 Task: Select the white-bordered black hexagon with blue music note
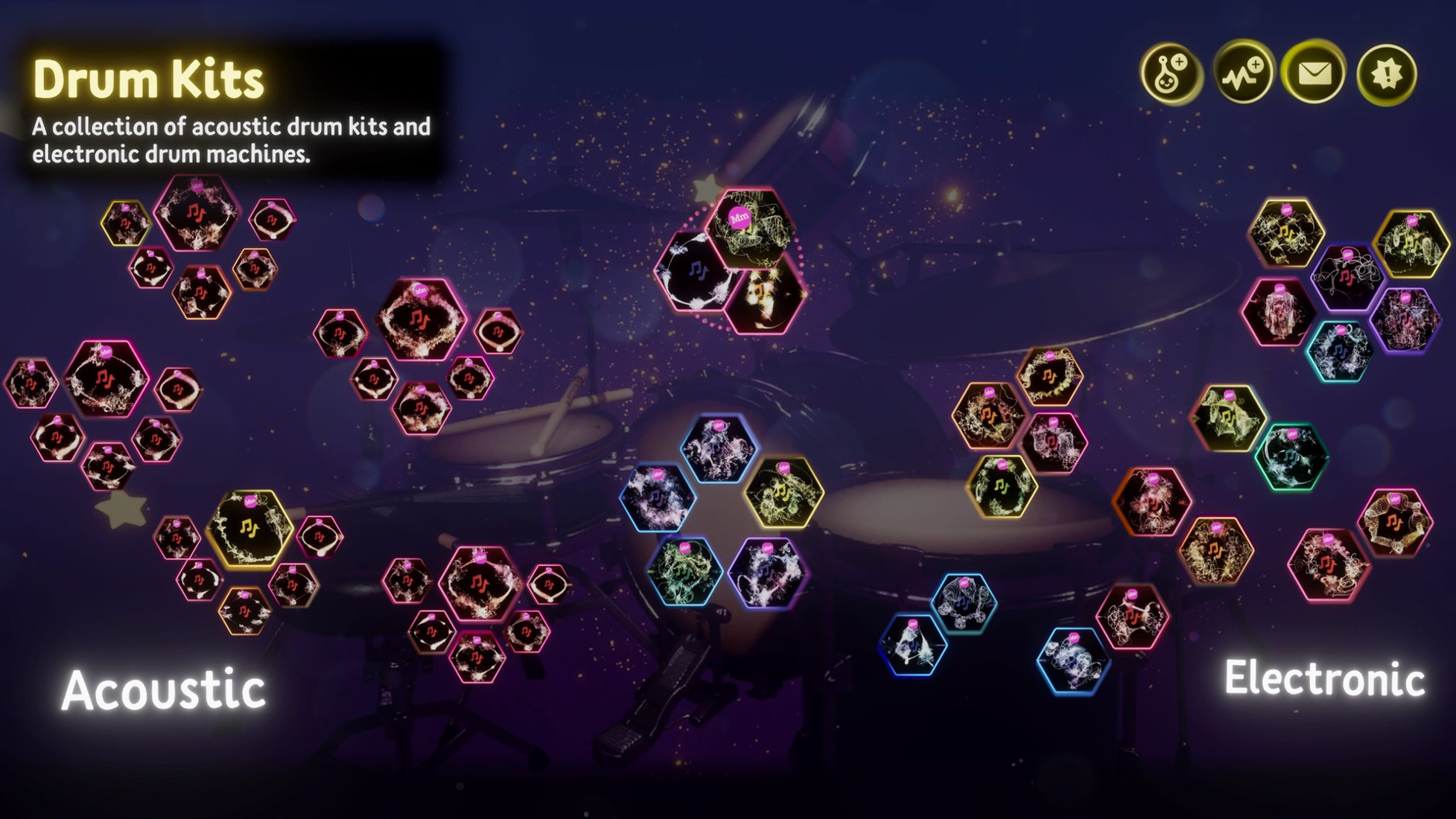point(695,271)
